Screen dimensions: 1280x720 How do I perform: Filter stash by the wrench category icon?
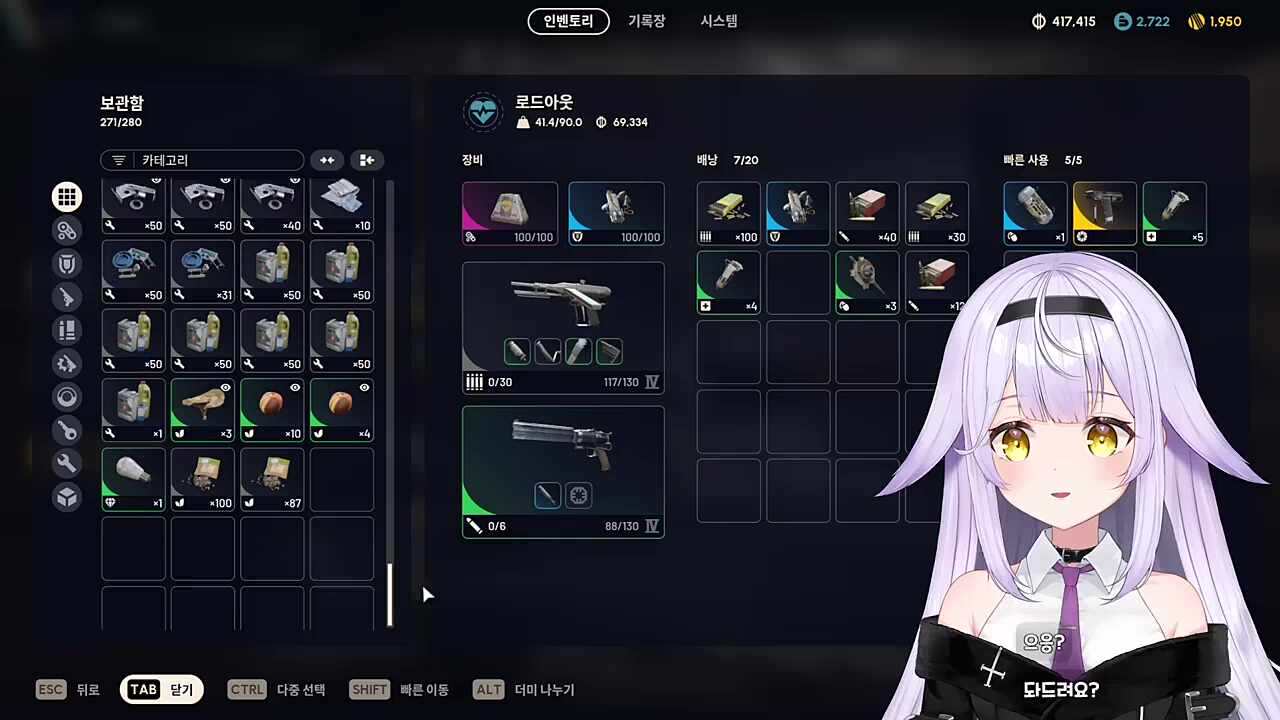67,463
